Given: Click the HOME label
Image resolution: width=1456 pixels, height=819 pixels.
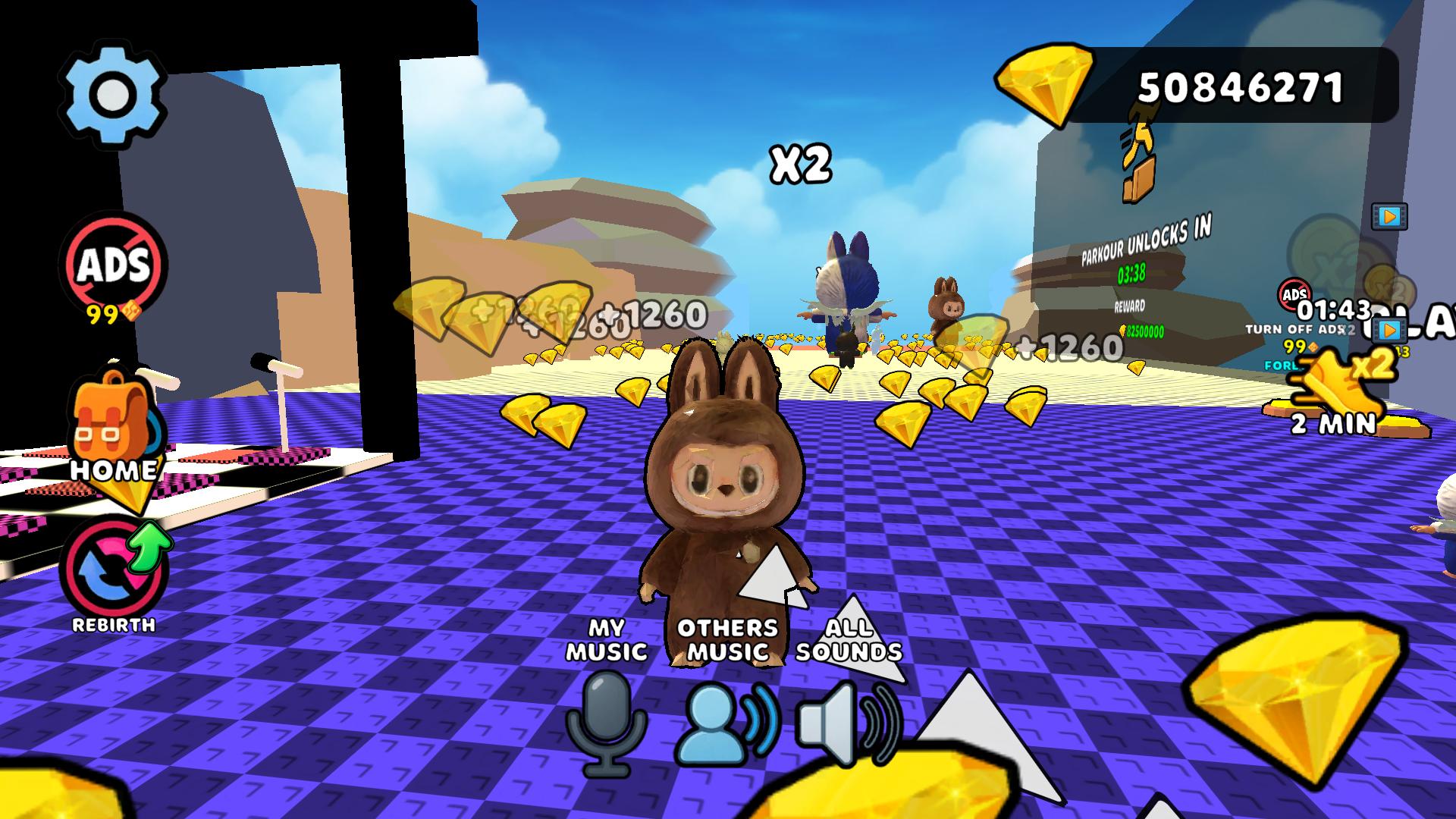Looking at the screenshot, I should click(x=114, y=470).
